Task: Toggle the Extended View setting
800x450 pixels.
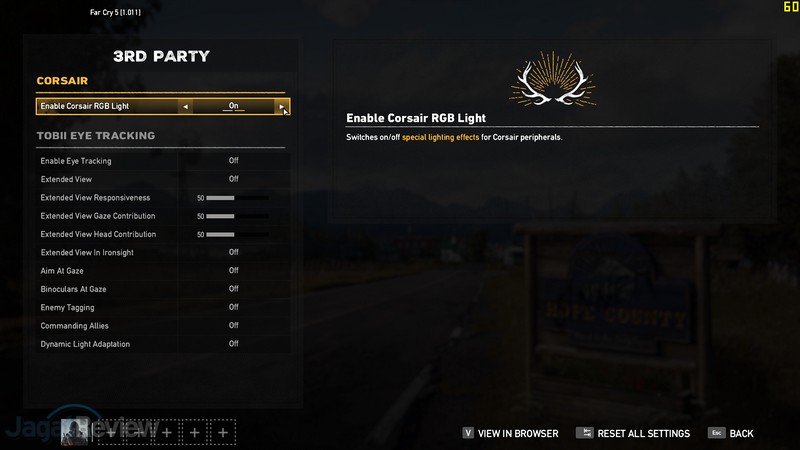Action: pos(233,179)
